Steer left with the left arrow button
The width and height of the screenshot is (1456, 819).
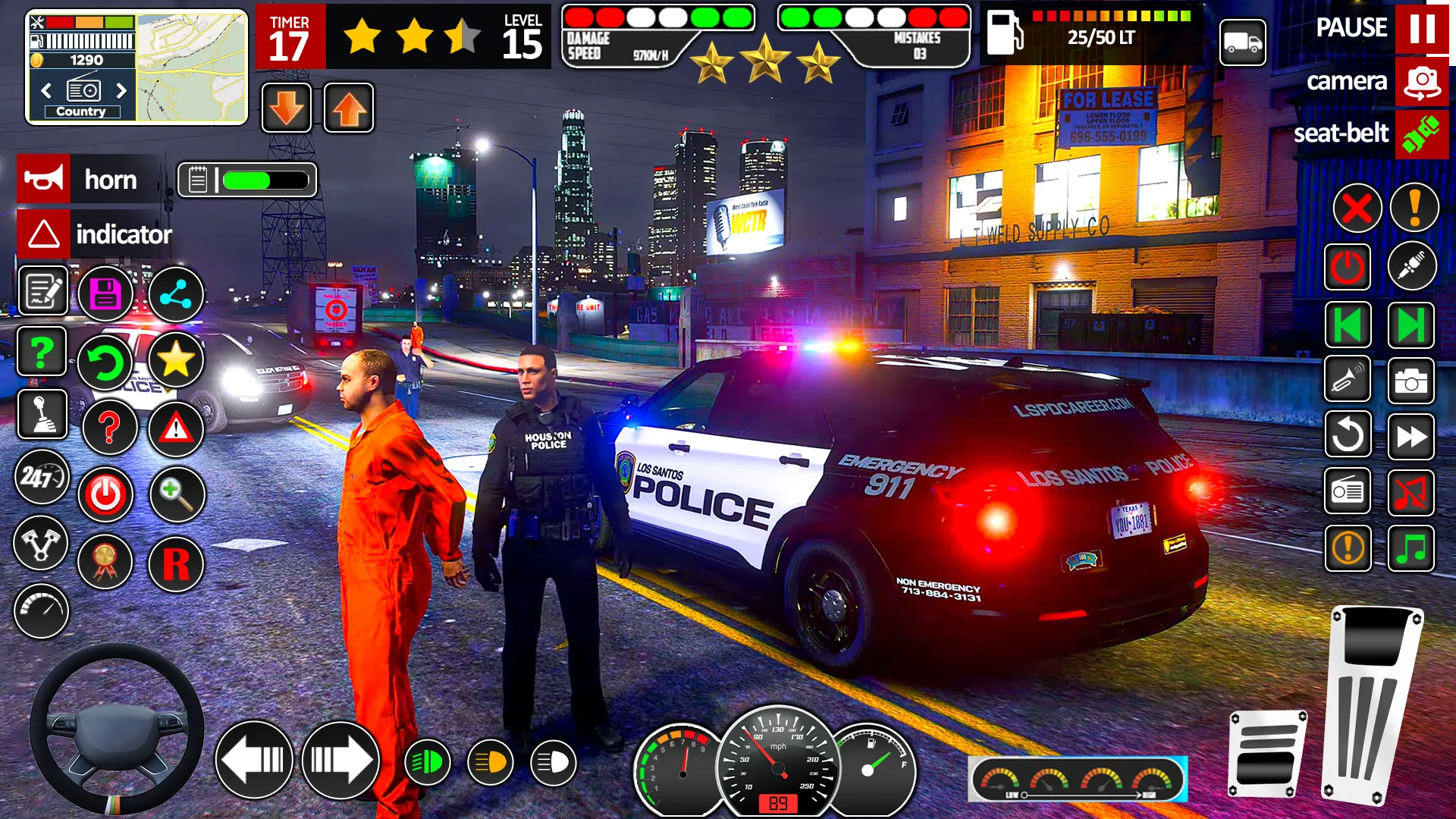(x=254, y=760)
